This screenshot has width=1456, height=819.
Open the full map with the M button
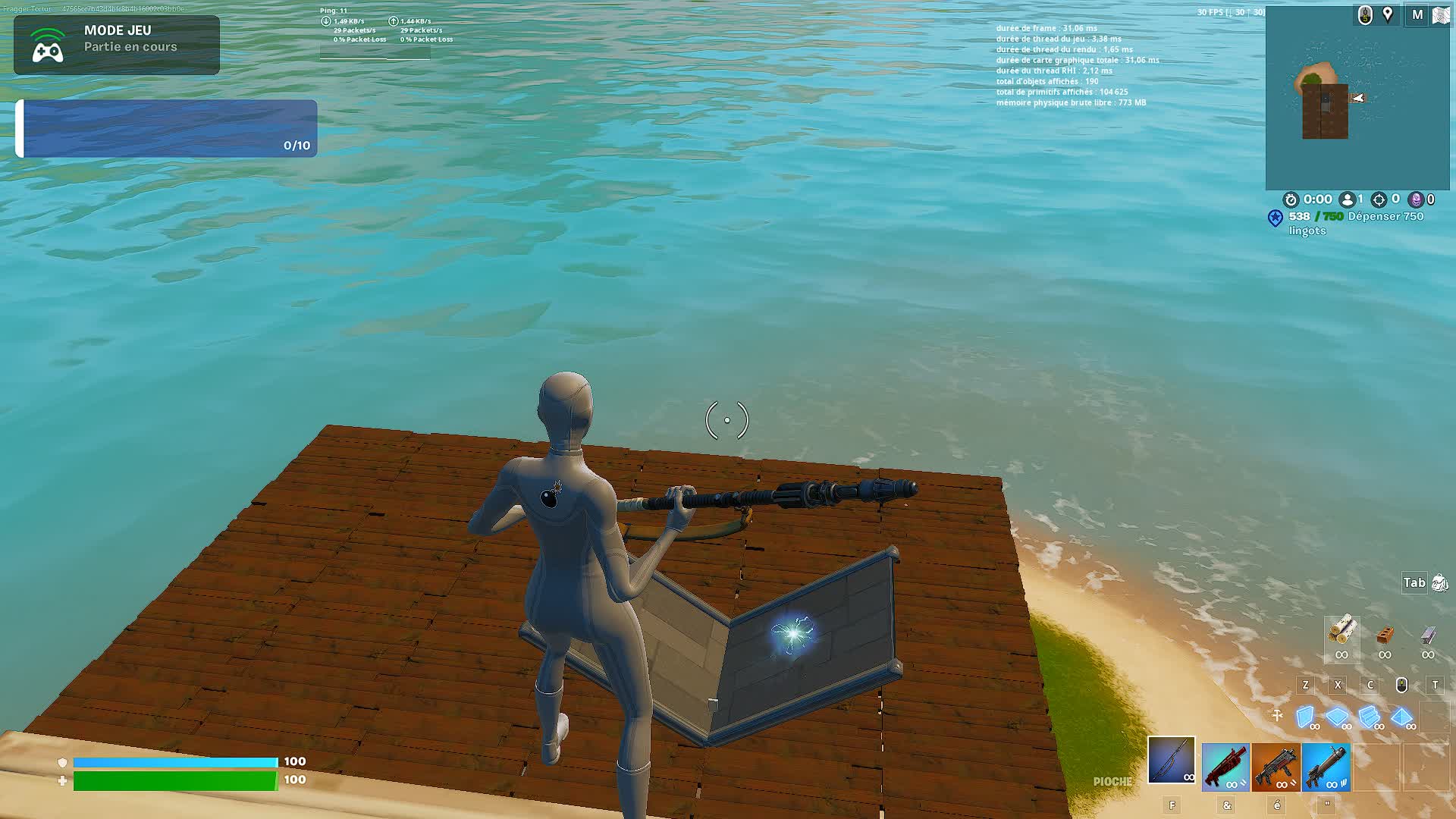[x=1417, y=14]
